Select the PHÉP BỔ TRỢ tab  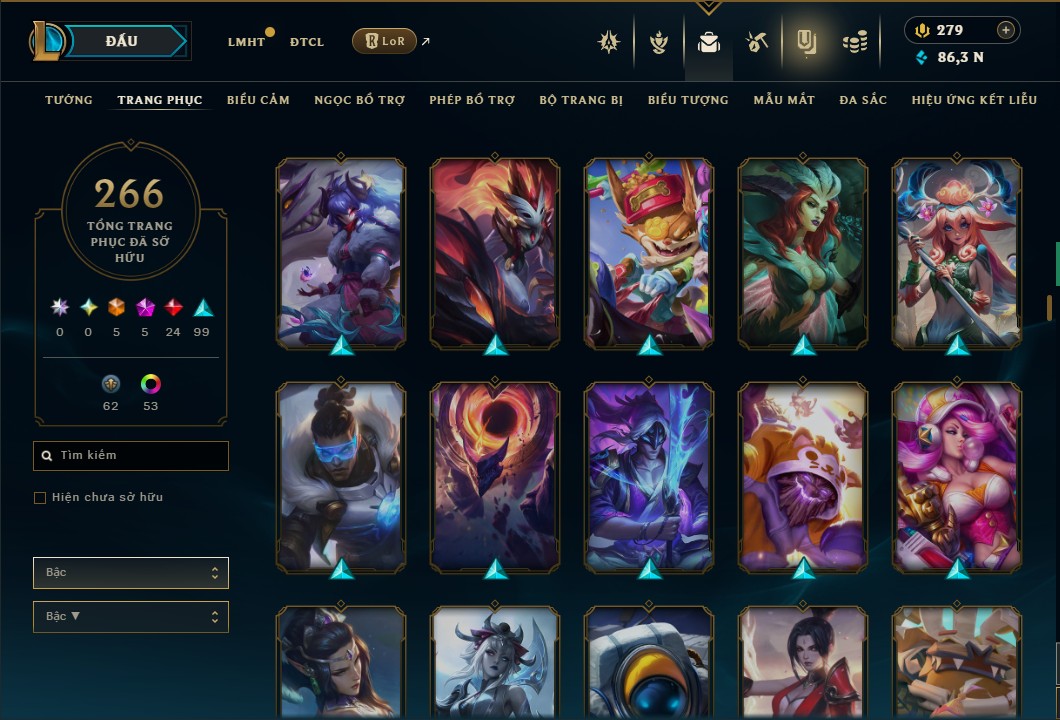click(472, 100)
